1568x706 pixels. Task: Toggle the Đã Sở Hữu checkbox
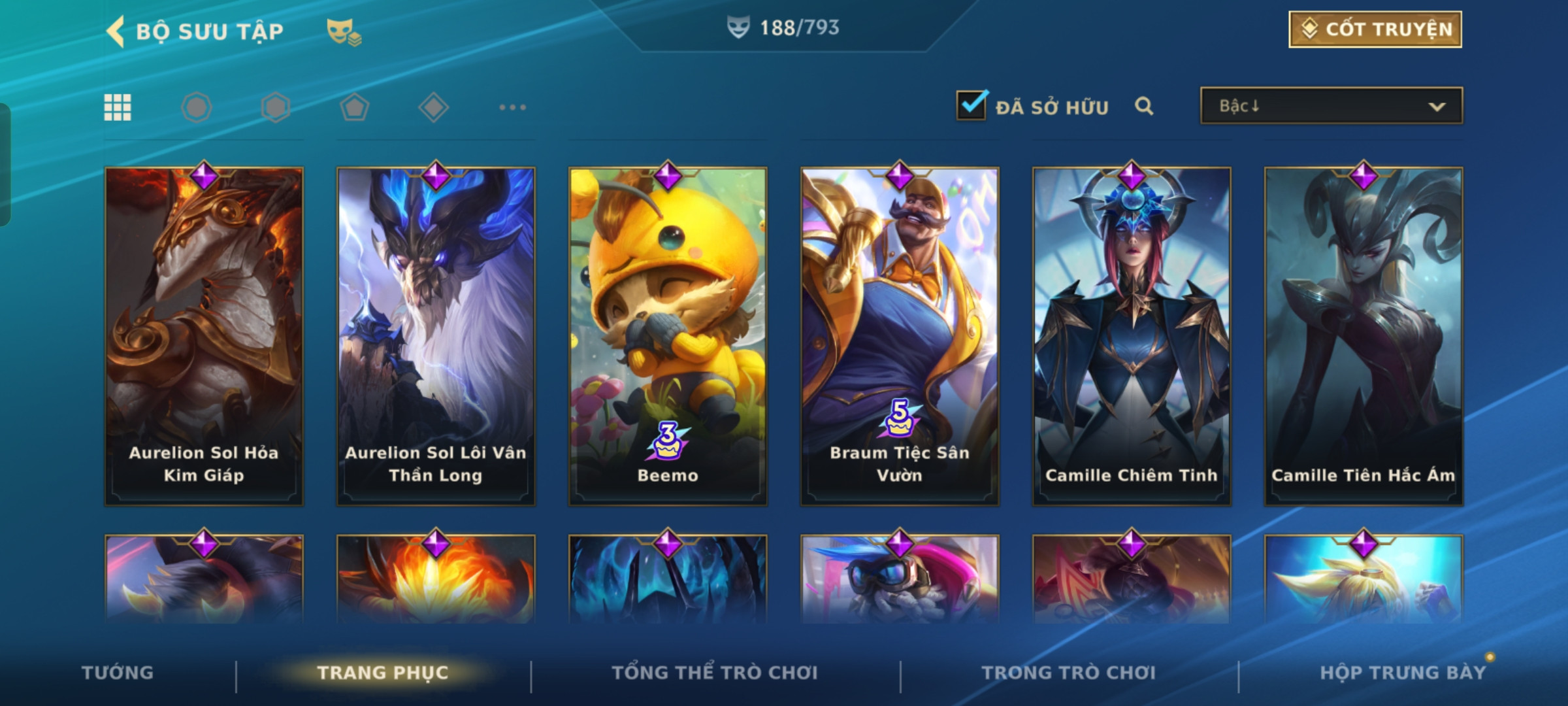point(971,106)
